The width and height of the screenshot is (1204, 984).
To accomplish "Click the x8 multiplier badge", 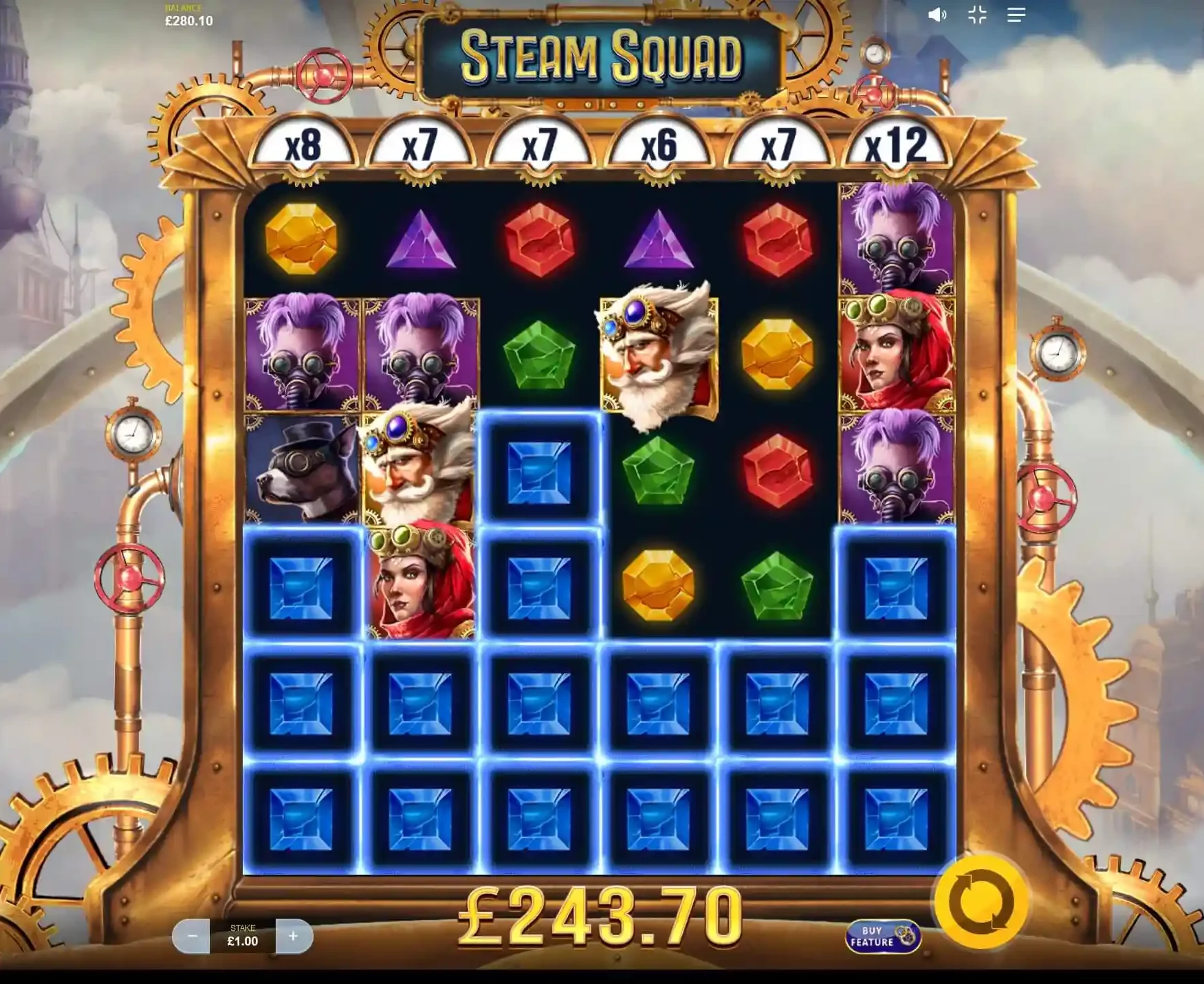I will (x=303, y=144).
